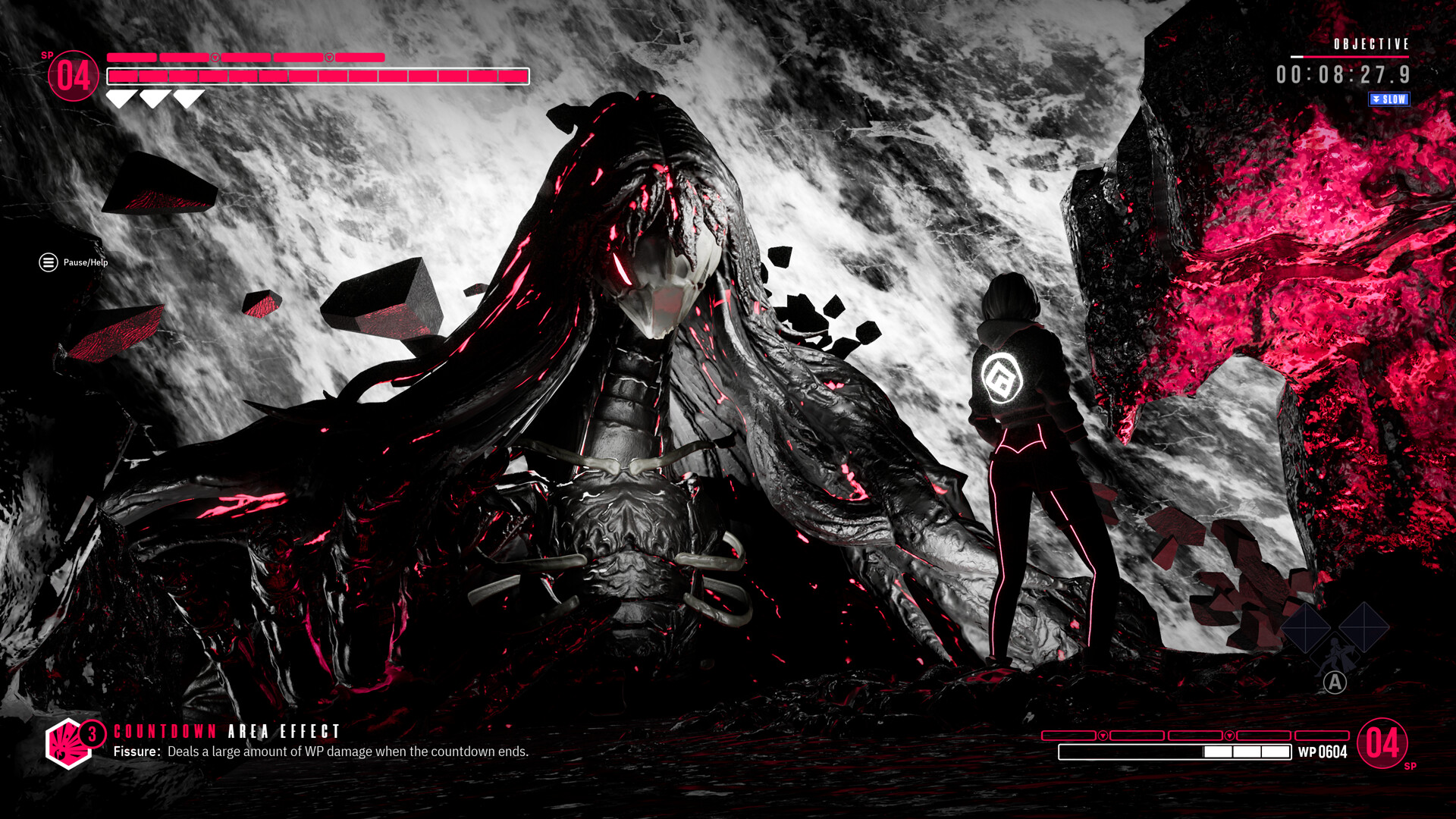Click the downward arrow between top skill segments

(215, 57)
